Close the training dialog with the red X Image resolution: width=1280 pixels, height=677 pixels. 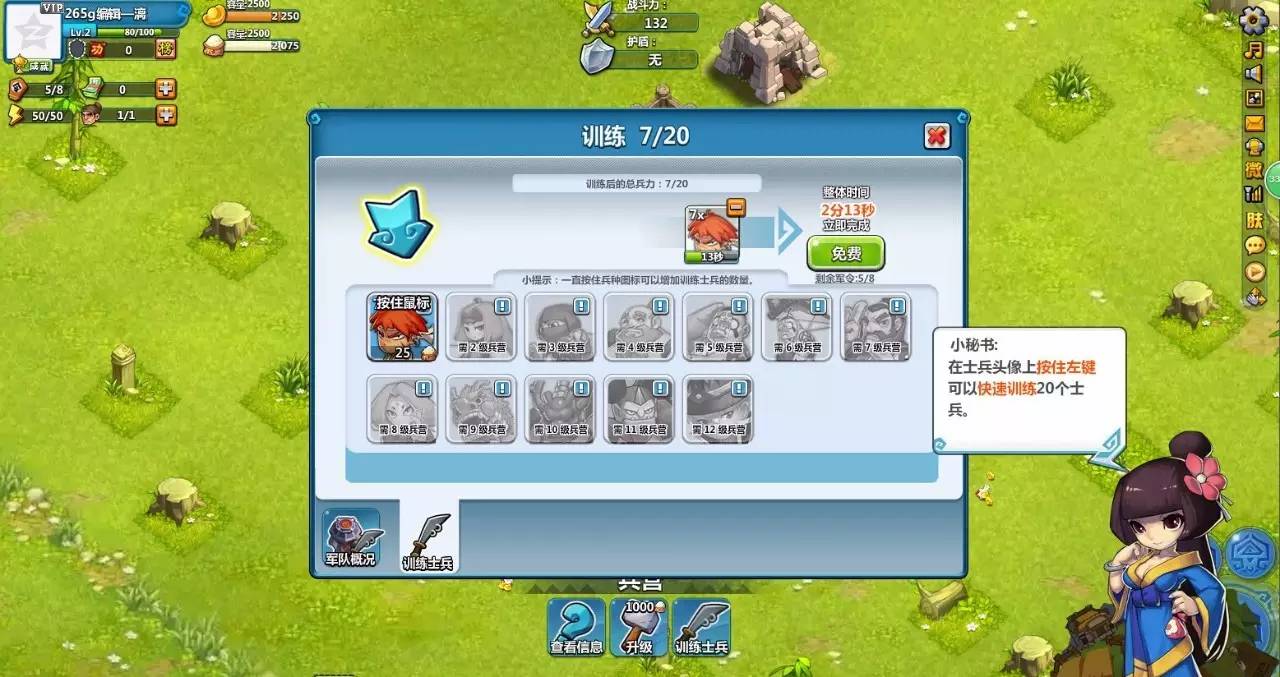936,136
